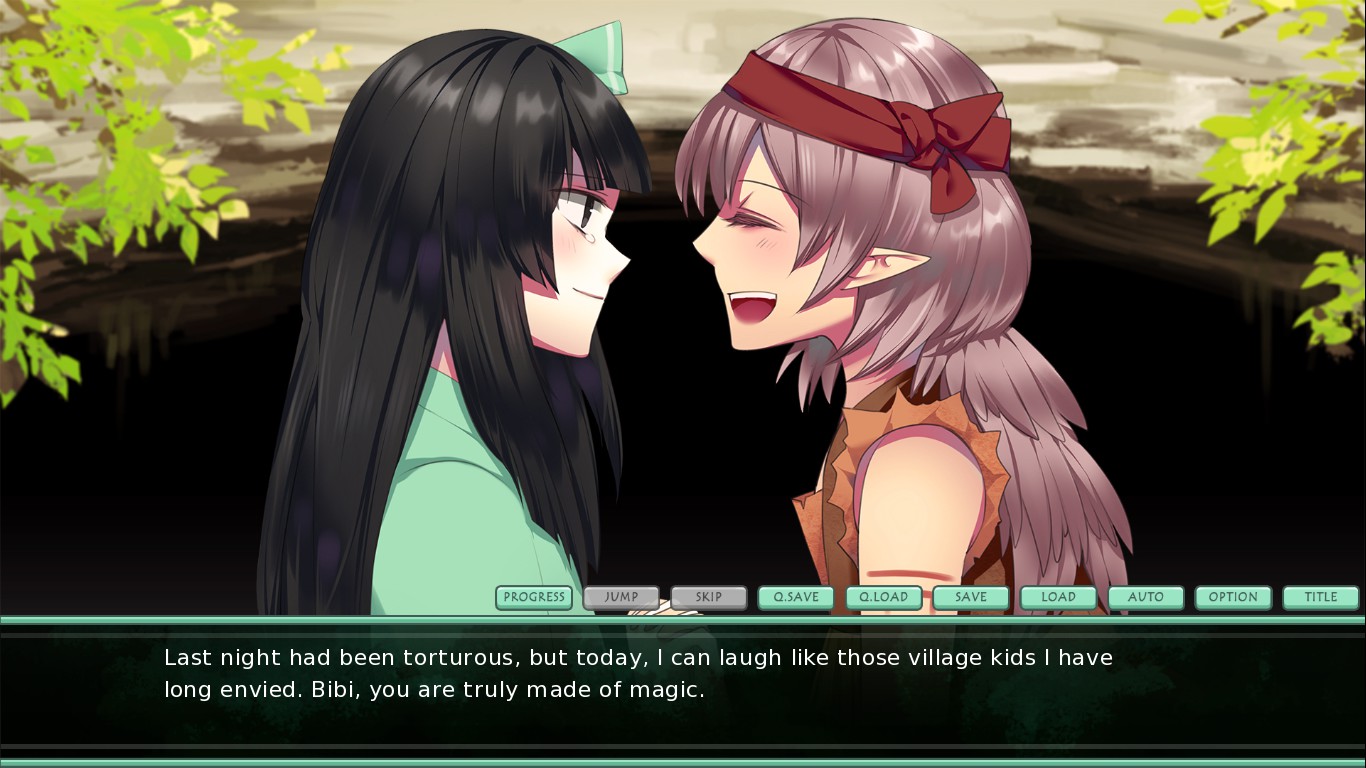
Task: Open the LOAD menu
Action: click(1058, 598)
